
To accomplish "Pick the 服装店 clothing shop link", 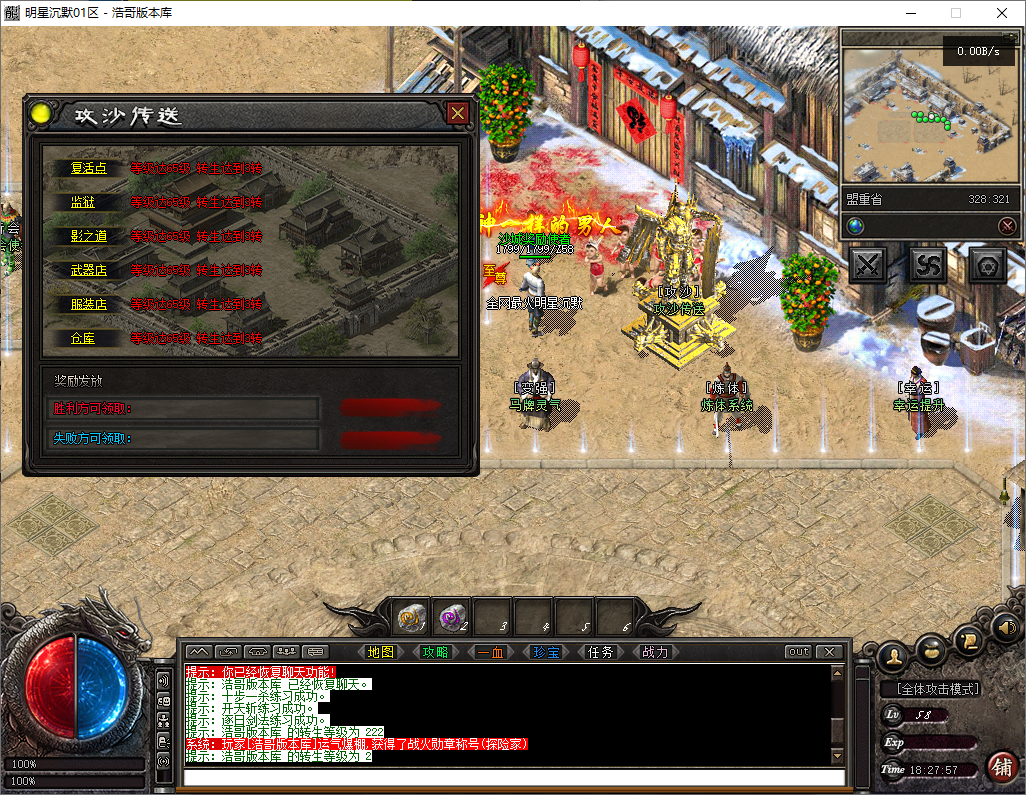I will coord(88,304).
